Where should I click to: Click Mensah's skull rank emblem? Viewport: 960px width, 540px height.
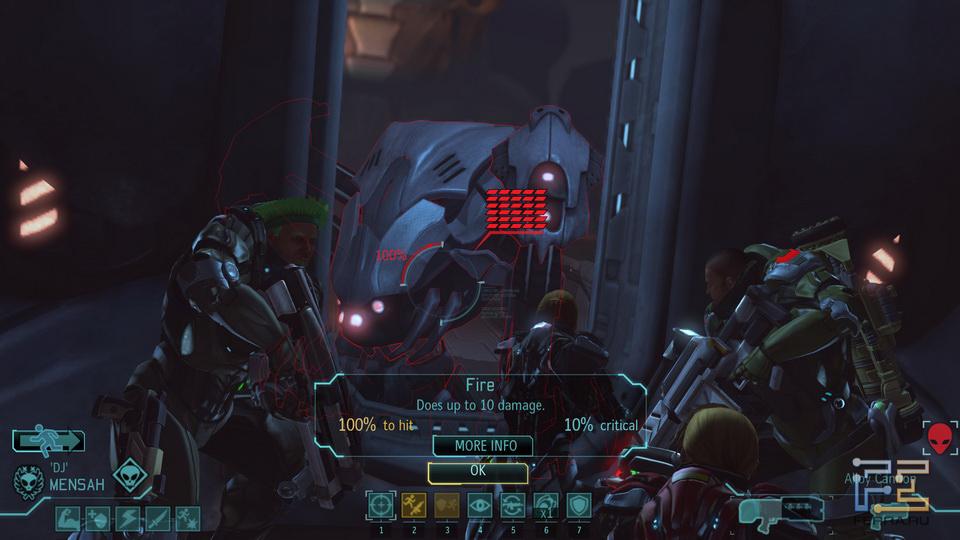click(x=27, y=481)
